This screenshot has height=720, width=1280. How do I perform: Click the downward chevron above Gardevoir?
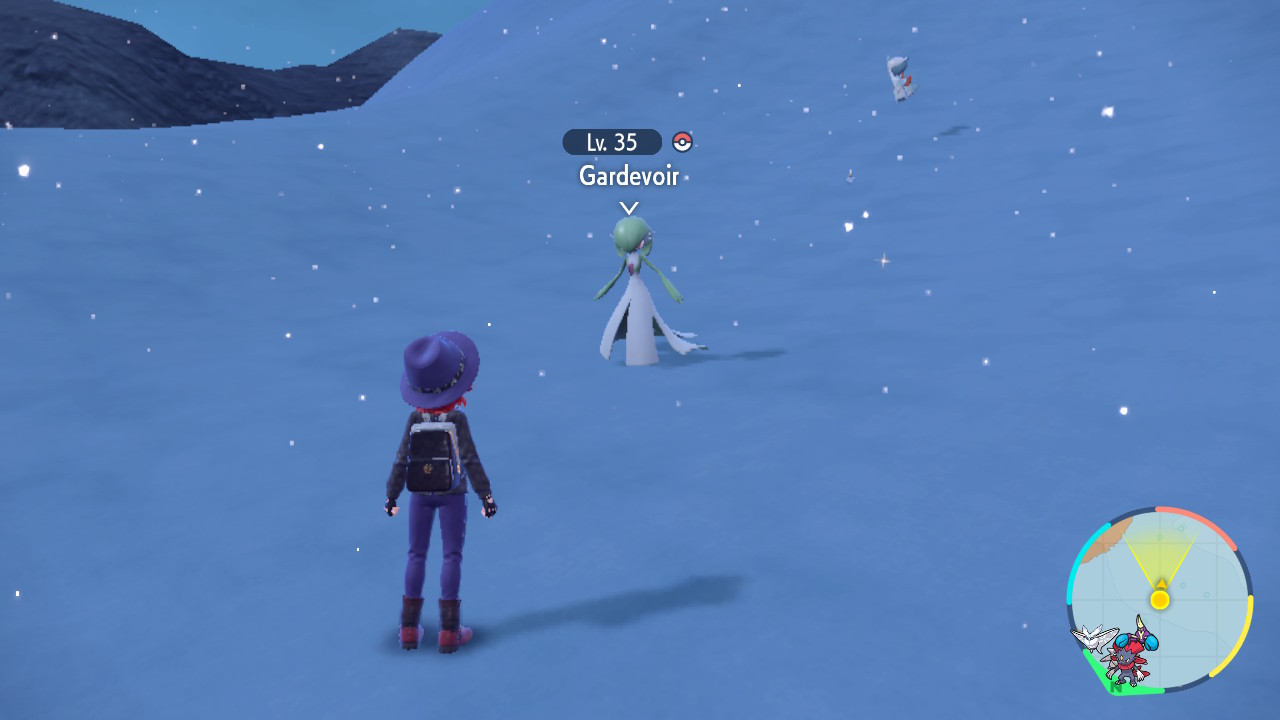pyautogui.click(x=629, y=207)
